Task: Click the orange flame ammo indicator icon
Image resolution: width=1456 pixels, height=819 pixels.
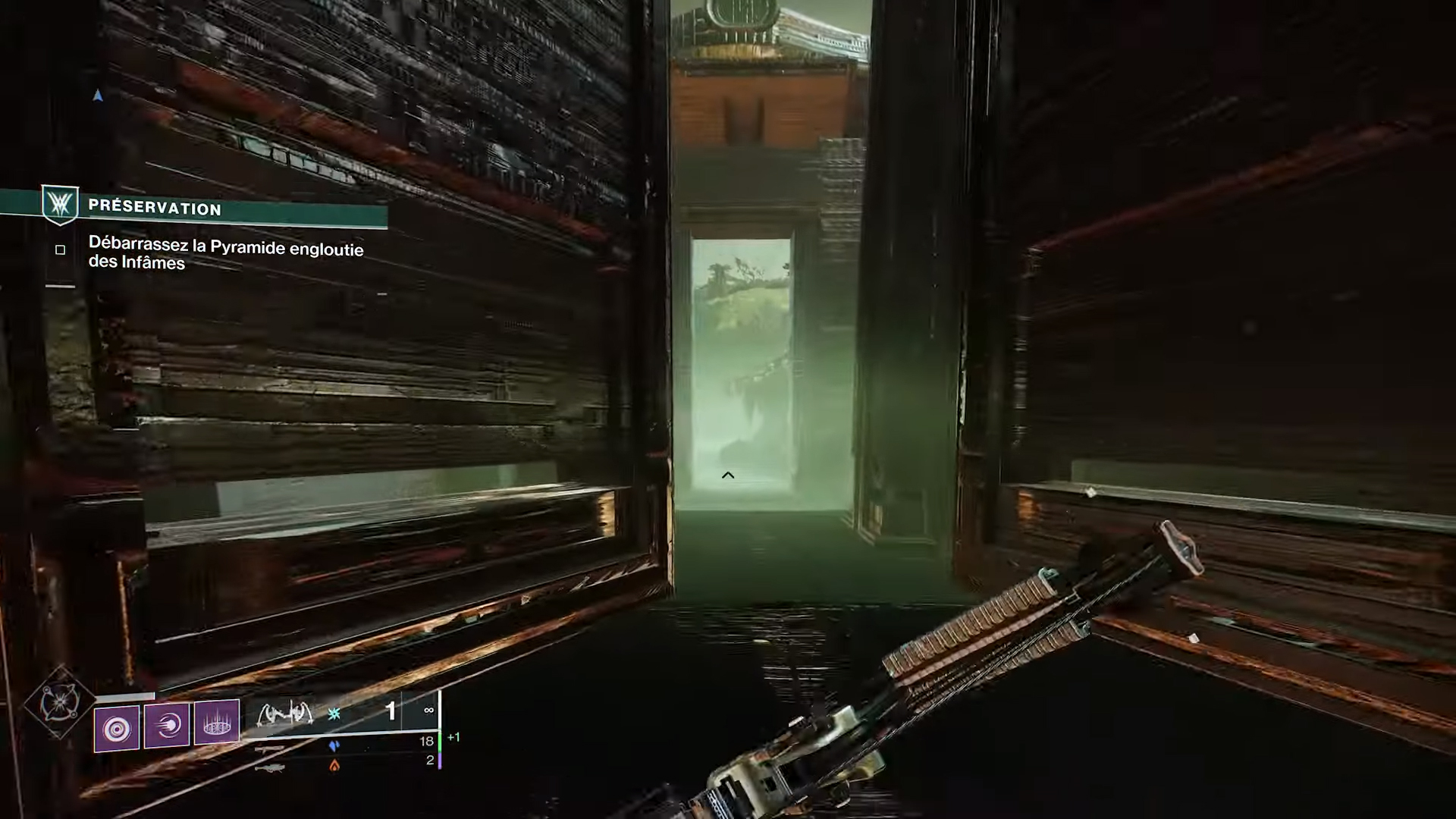Action: pos(334,767)
